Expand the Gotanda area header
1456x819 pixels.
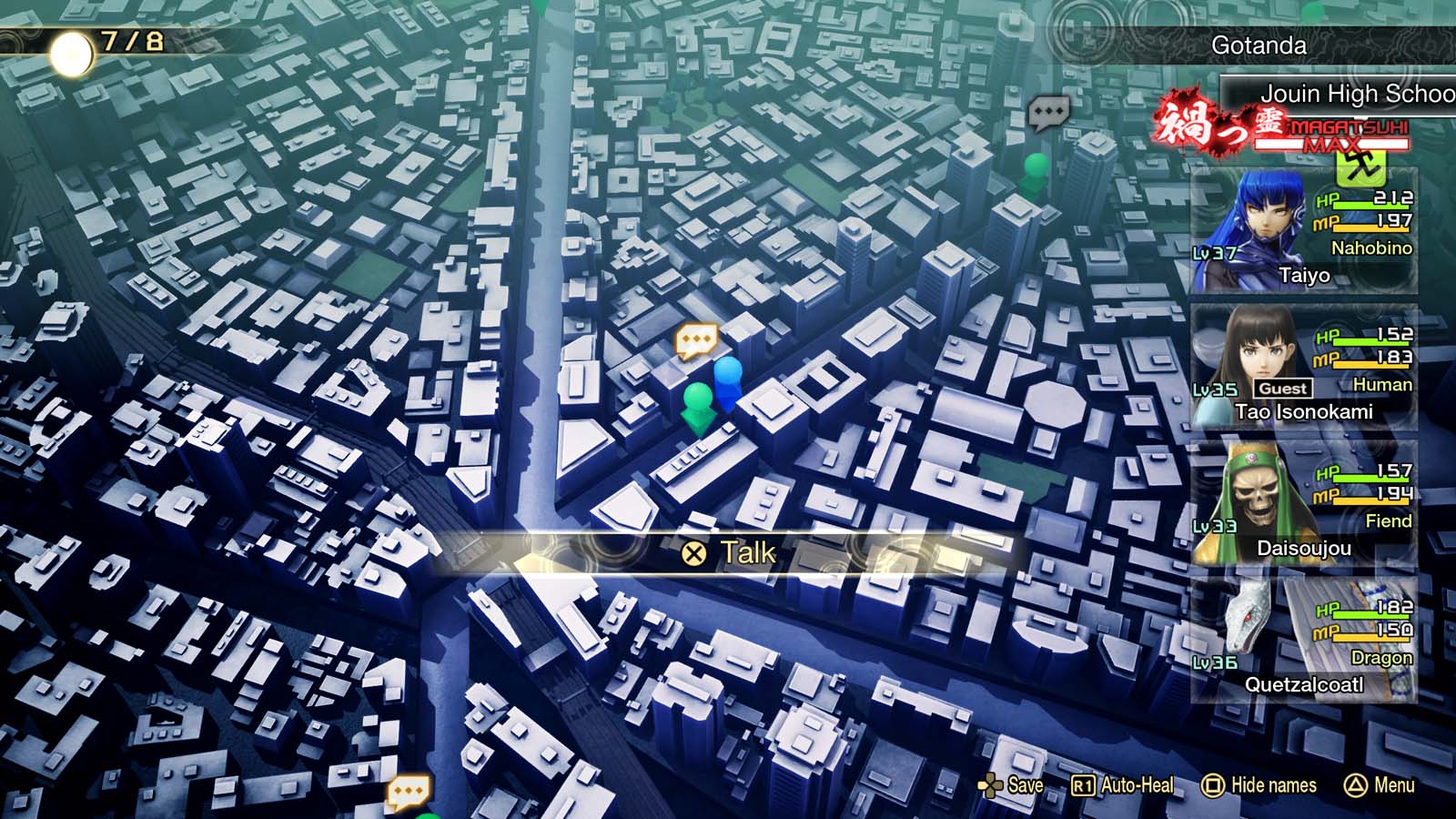tap(1259, 46)
